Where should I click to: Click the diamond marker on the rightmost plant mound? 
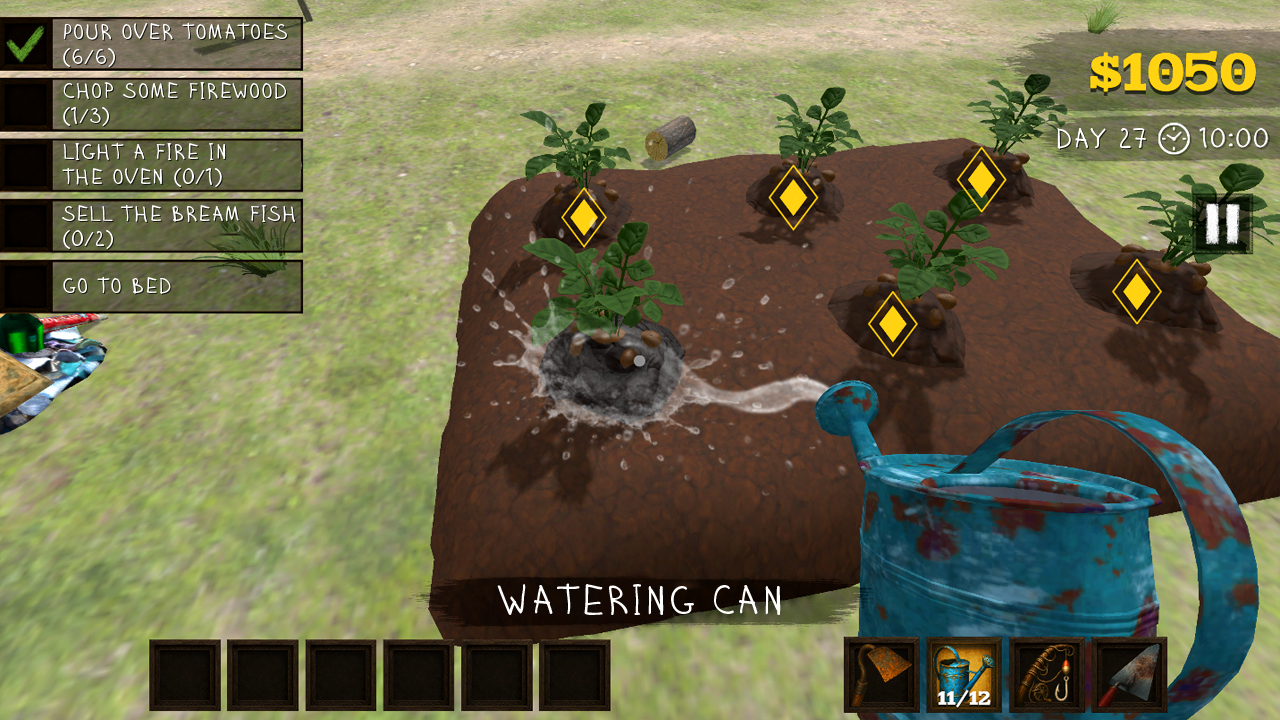pyautogui.click(x=1137, y=292)
